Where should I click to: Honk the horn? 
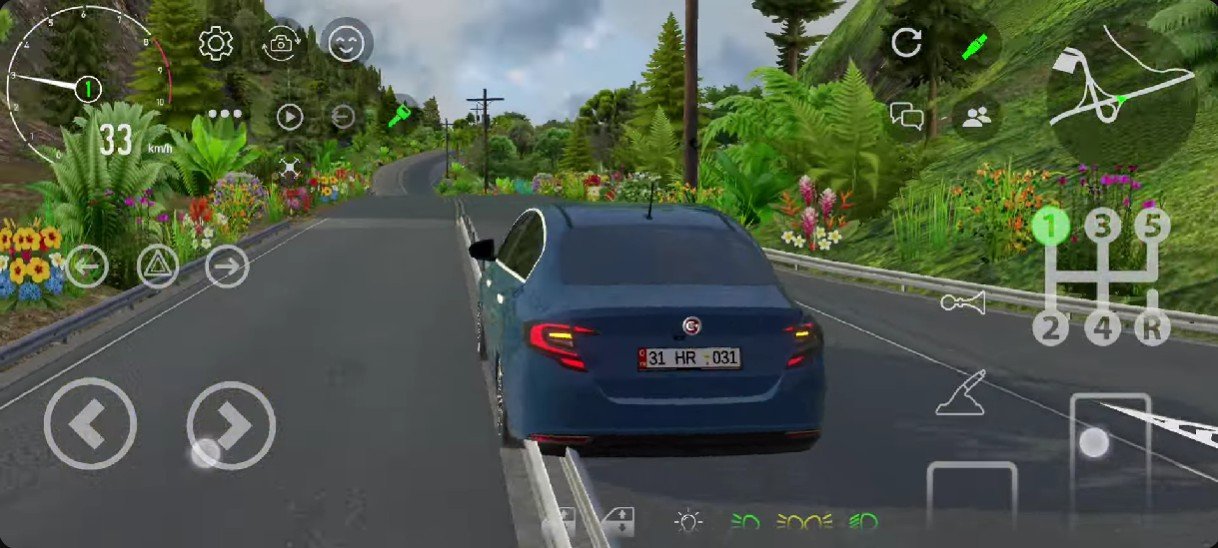[x=962, y=302]
